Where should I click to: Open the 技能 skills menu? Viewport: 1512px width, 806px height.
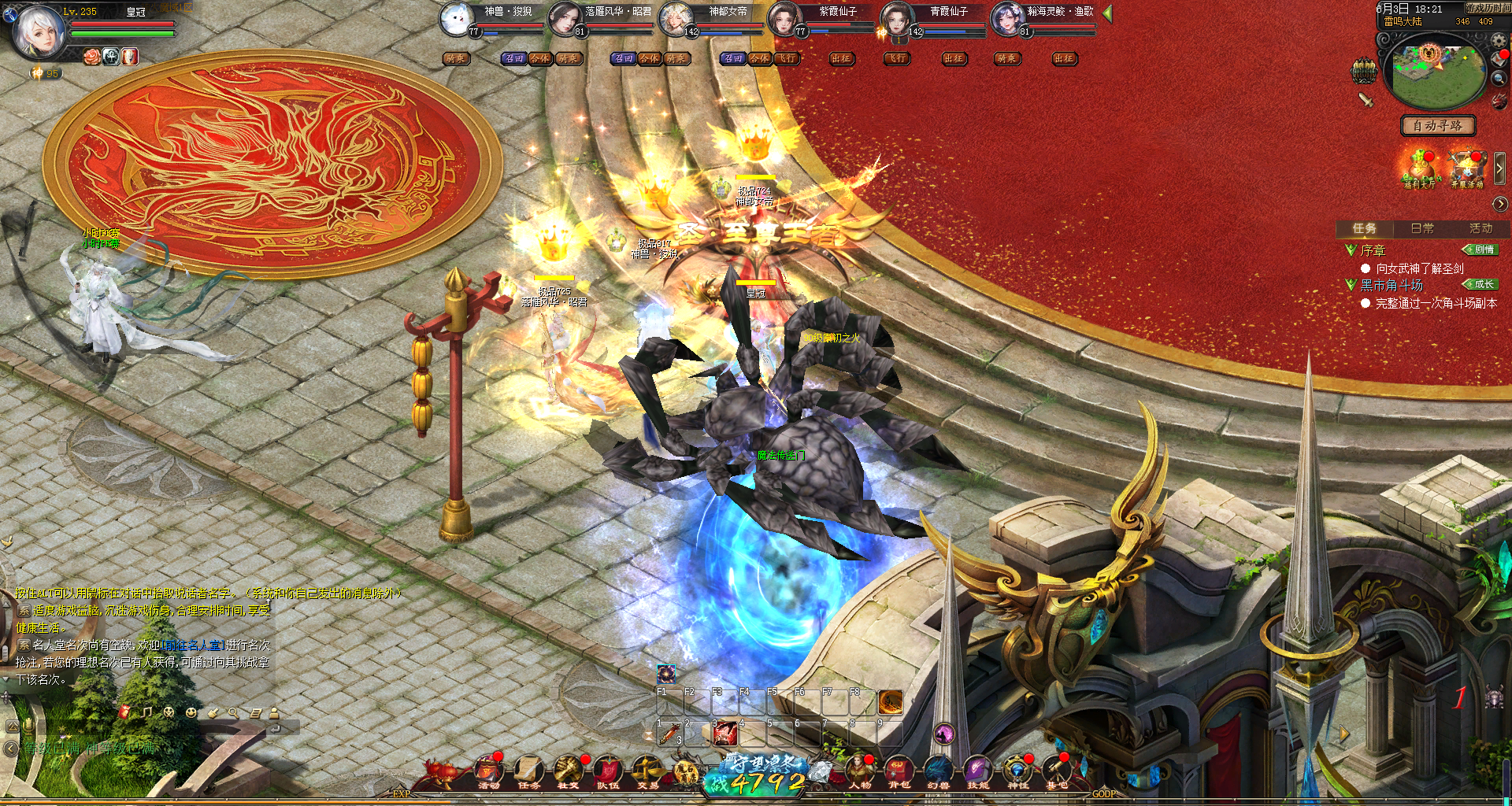tap(977, 771)
